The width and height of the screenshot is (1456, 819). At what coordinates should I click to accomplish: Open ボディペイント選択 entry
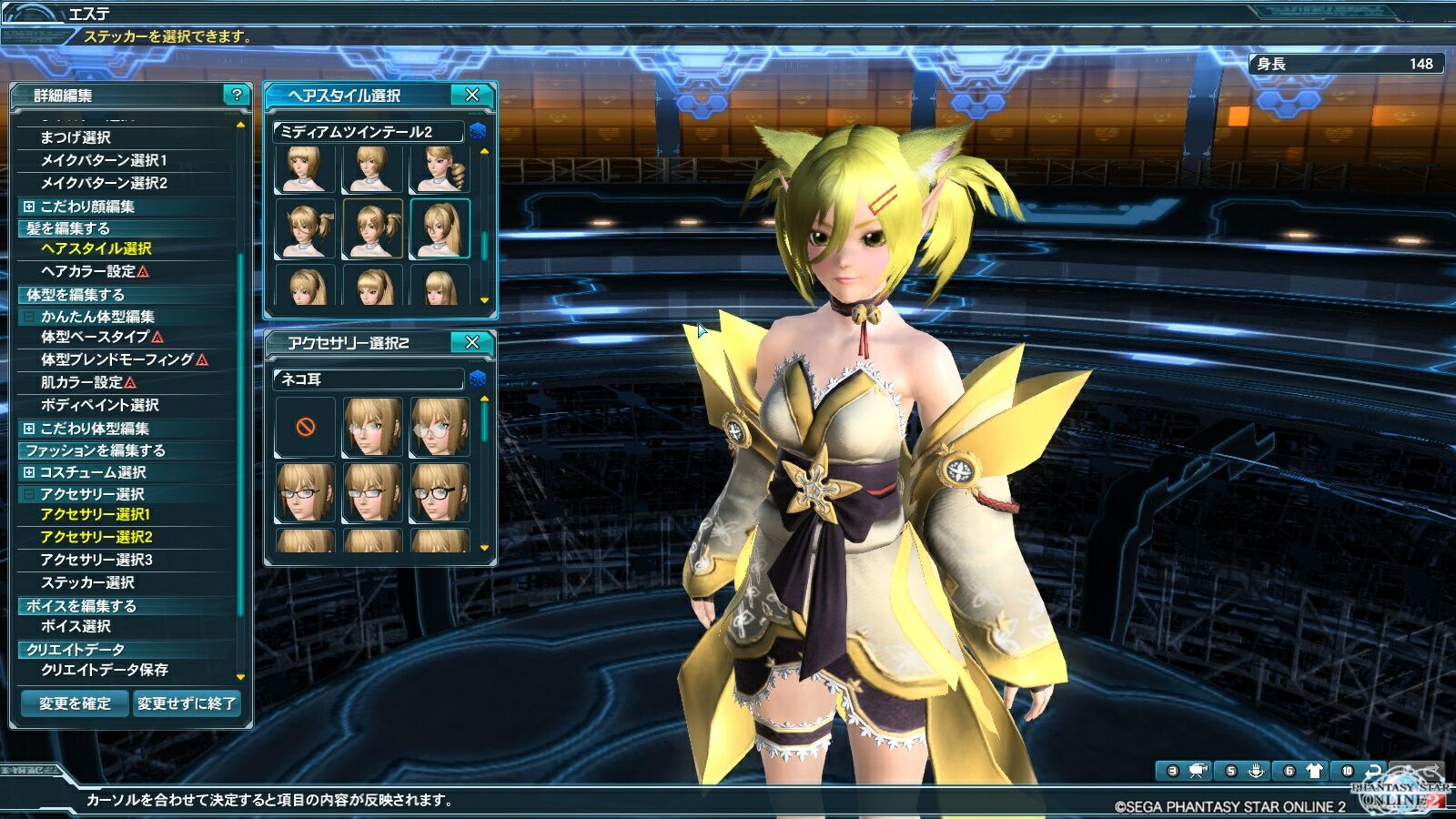pos(100,405)
